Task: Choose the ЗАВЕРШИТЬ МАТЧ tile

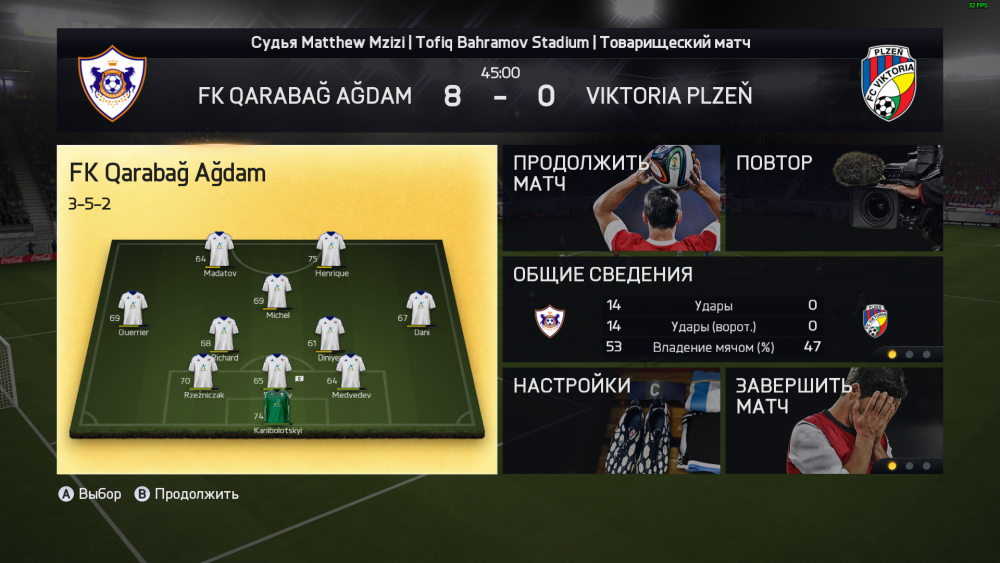Action: (x=833, y=420)
